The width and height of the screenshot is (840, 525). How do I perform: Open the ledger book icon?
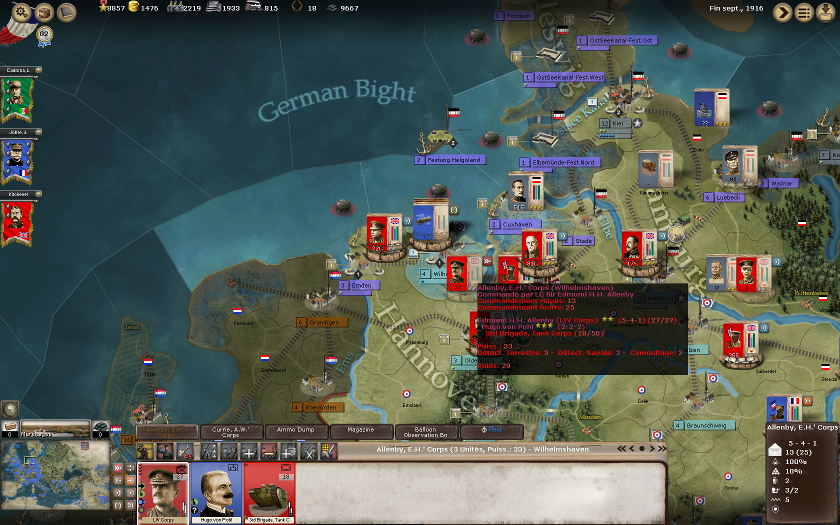(67, 12)
